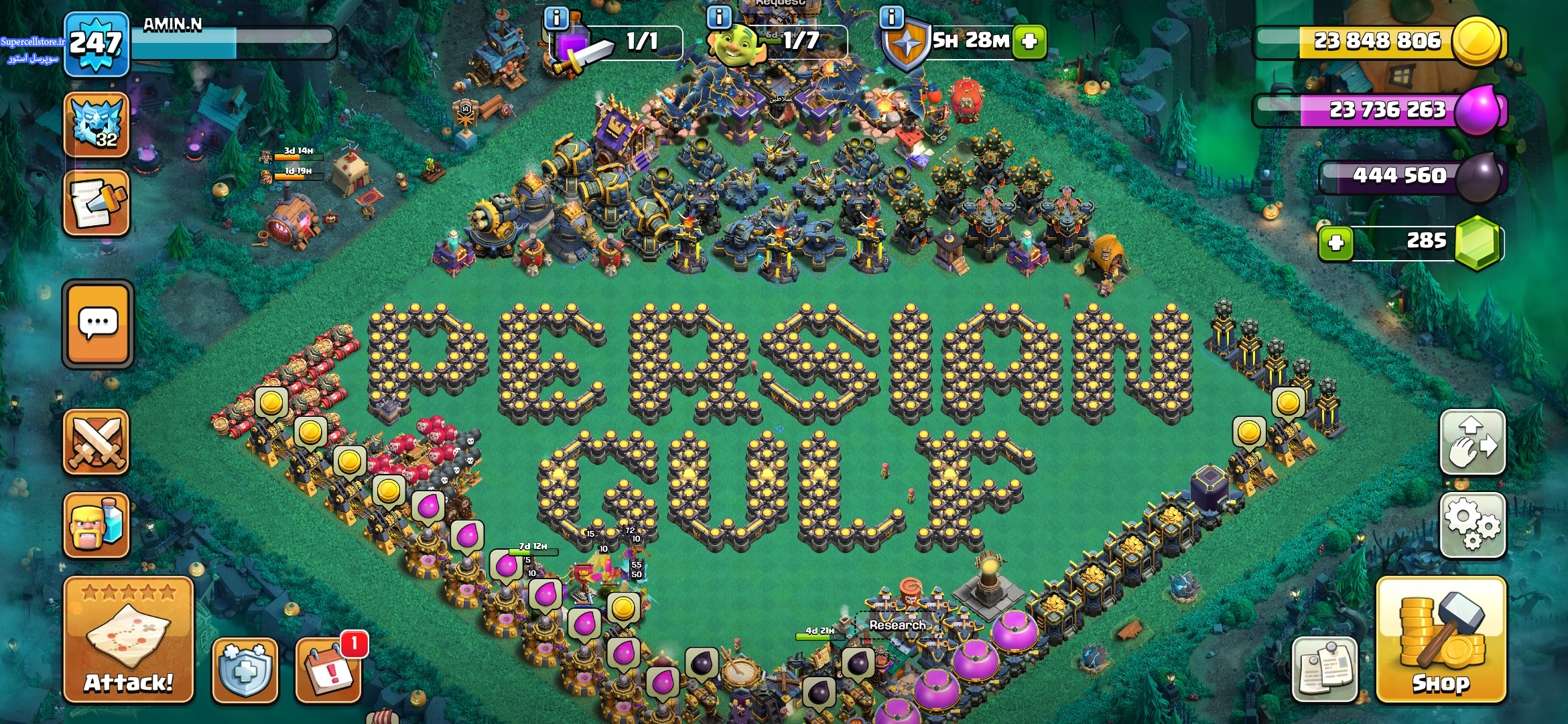Open the Attack! map button
Image resolution: width=1568 pixels, height=724 pixels.
click(x=128, y=639)
